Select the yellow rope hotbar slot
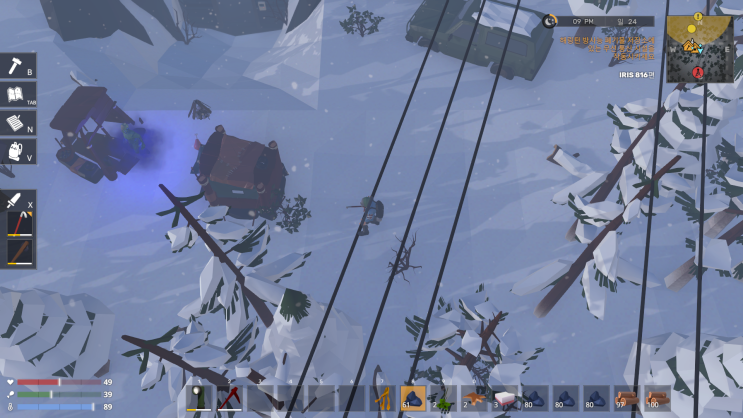This screenshot has height=418, width=743. click(382, 399)
